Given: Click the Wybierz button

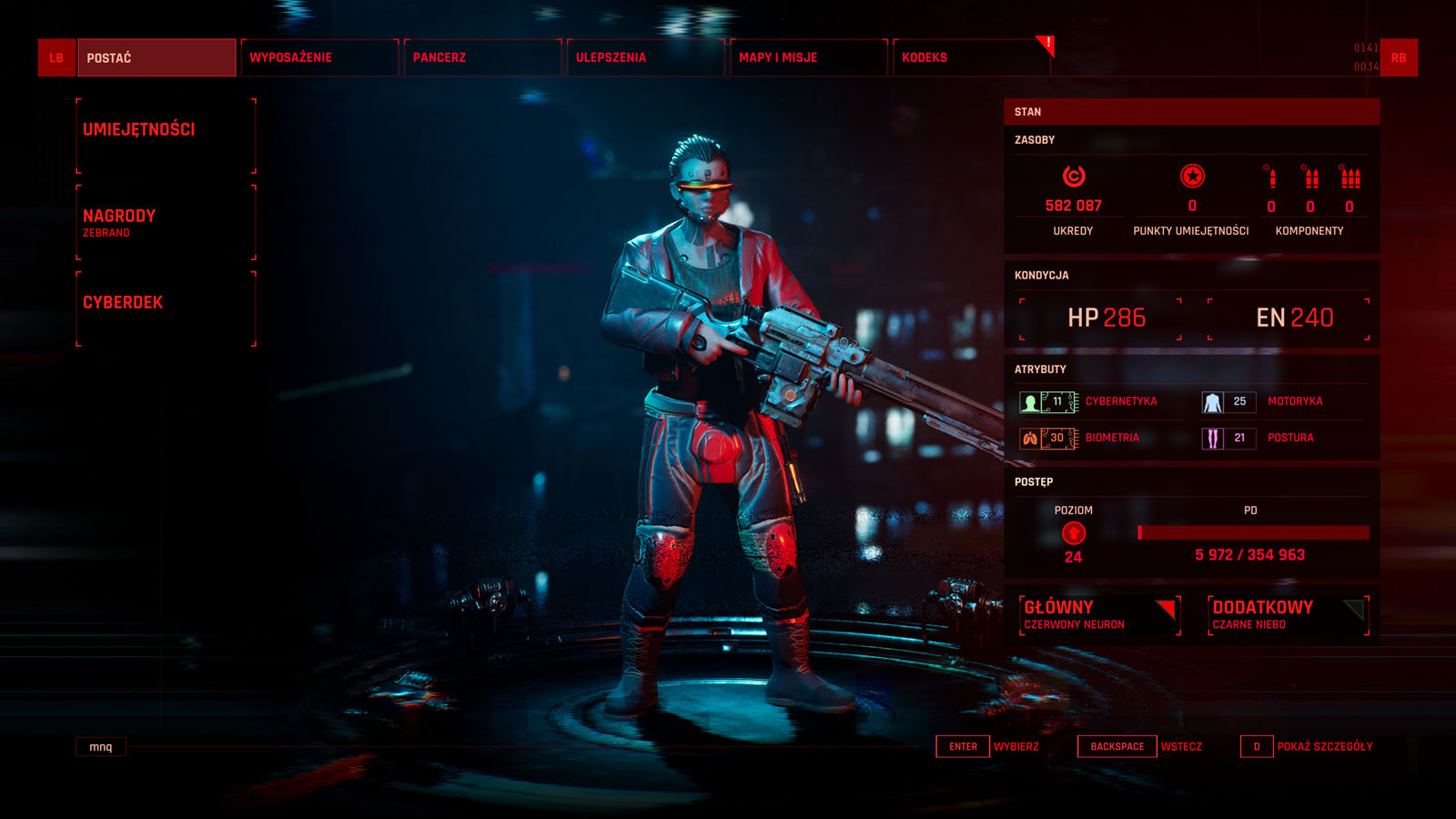Looking at the screenshot, I should coord(988,746).
